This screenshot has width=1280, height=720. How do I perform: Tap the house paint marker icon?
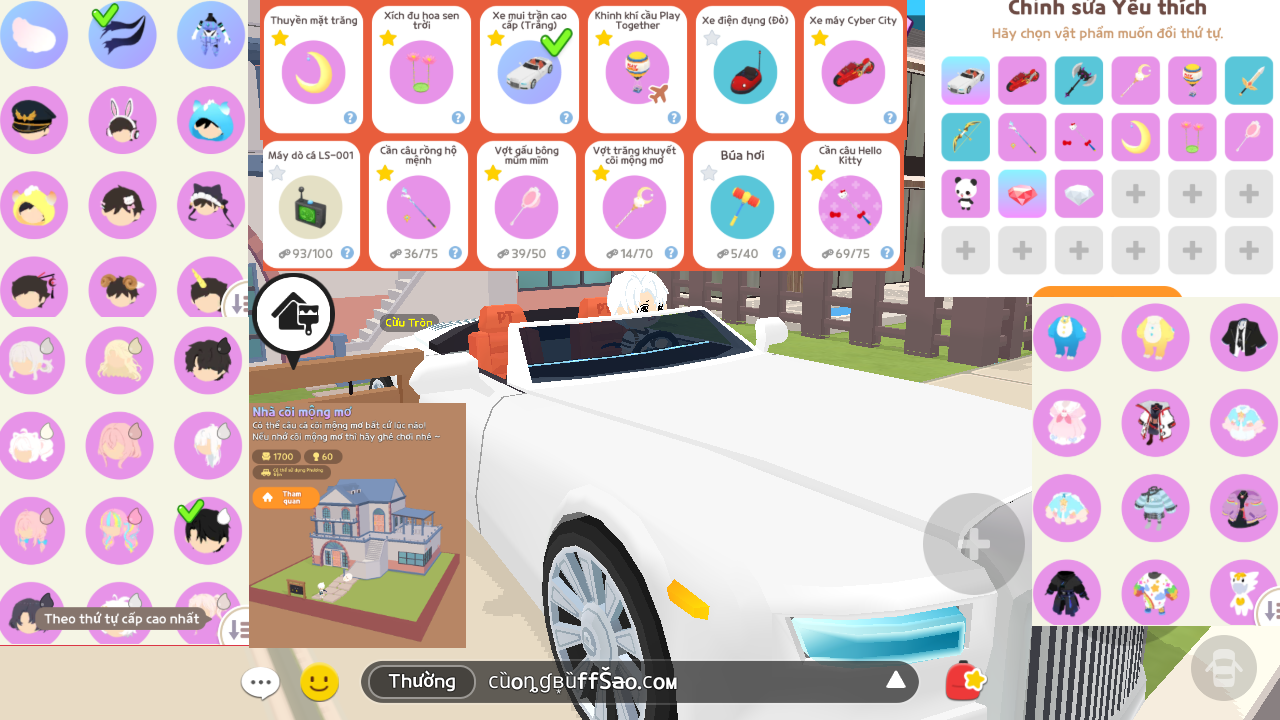coord(293,315)
